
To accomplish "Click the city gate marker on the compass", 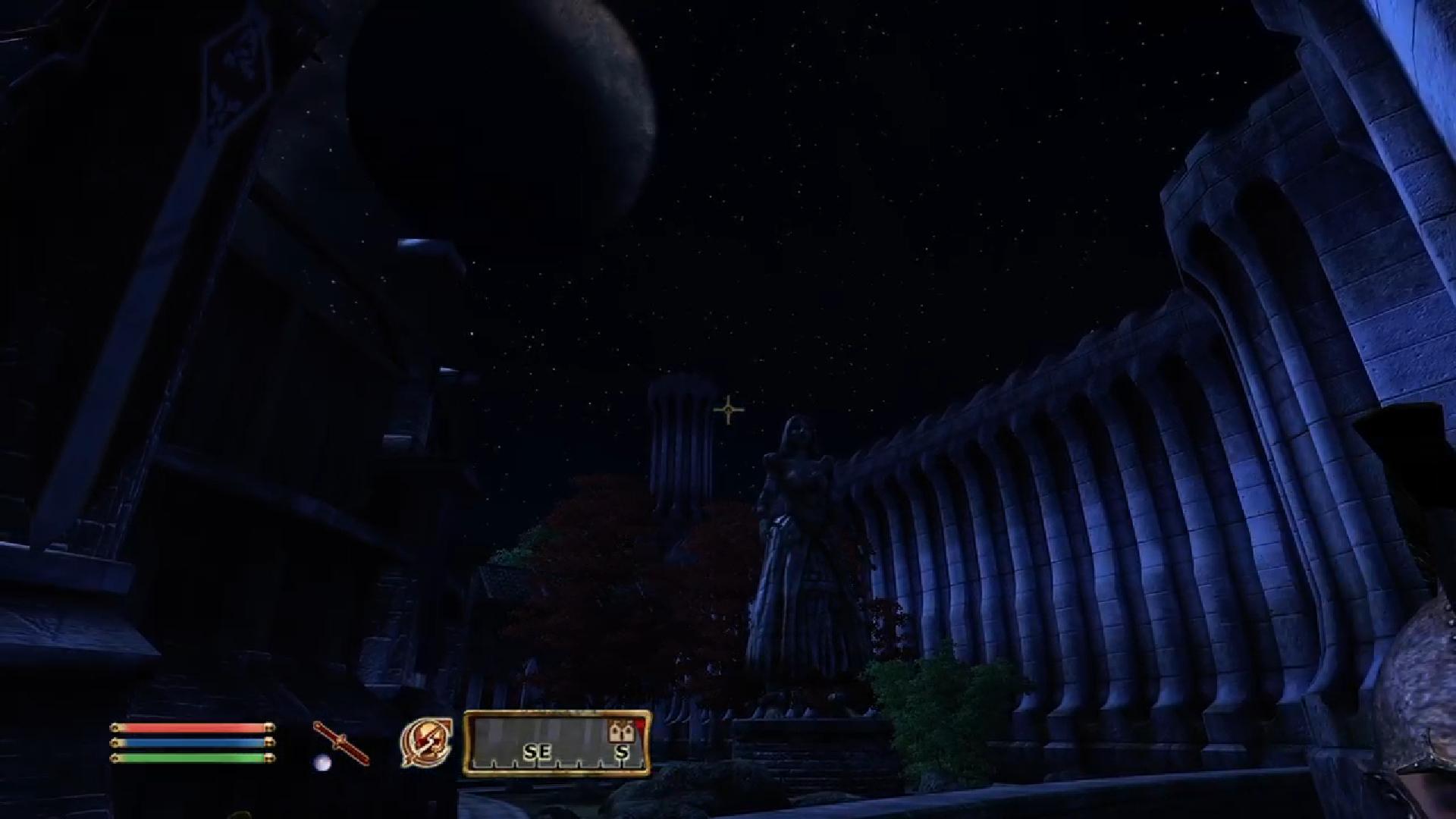I will (x=621, y=731).
